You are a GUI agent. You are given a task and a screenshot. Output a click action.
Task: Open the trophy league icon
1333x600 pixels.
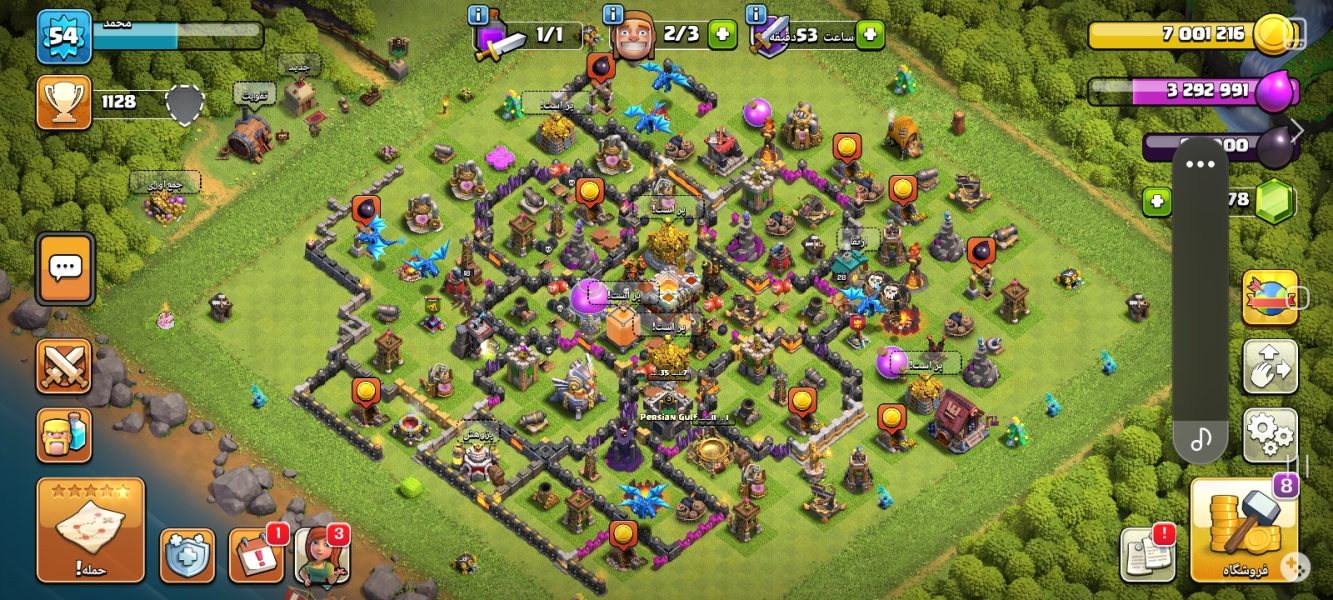click(64, 103)
